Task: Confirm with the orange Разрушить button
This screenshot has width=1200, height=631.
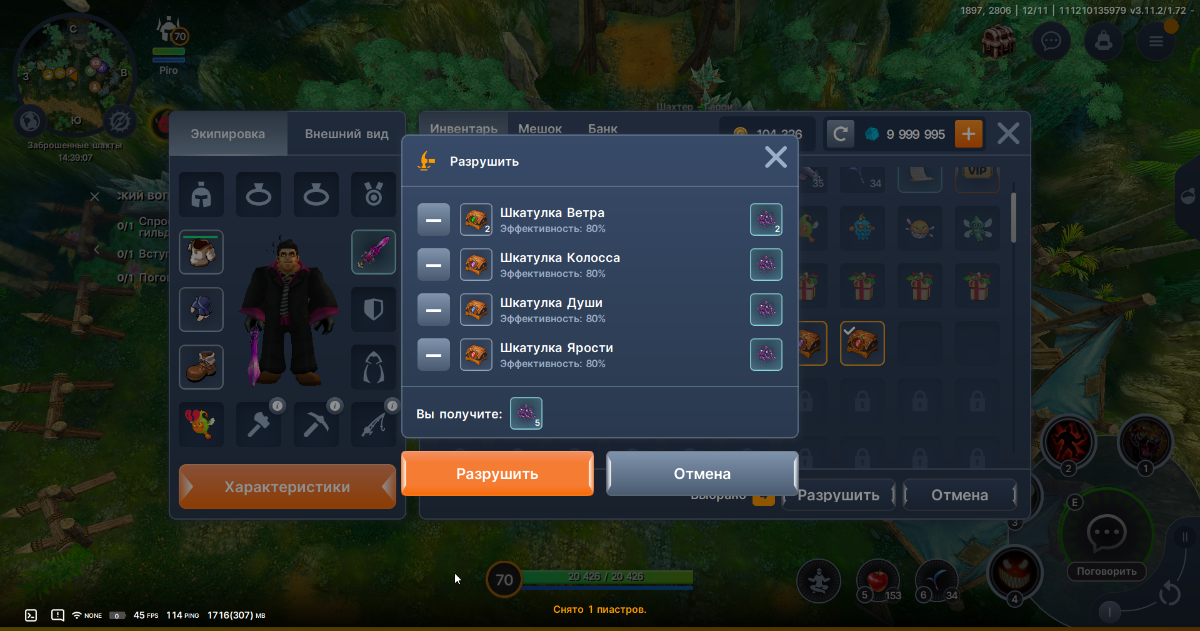Action: point(497,474)
